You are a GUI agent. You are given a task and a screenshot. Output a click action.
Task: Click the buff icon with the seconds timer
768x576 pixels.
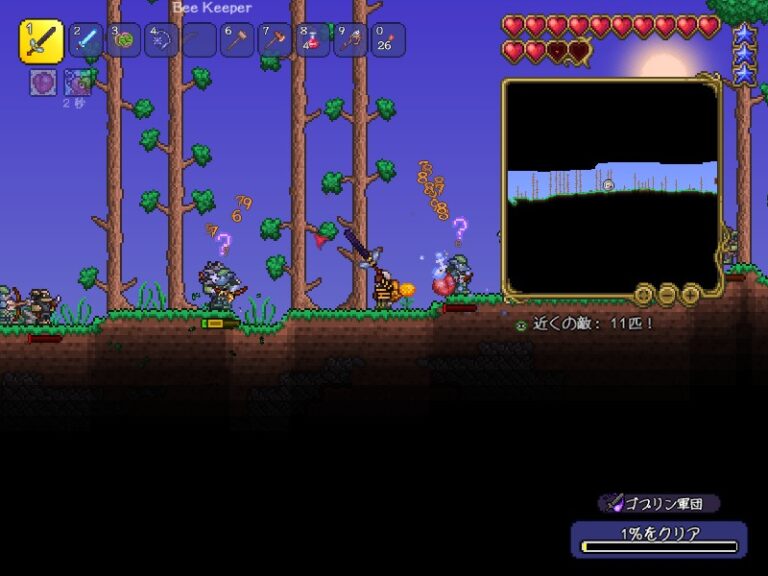(x=77, y=83)
